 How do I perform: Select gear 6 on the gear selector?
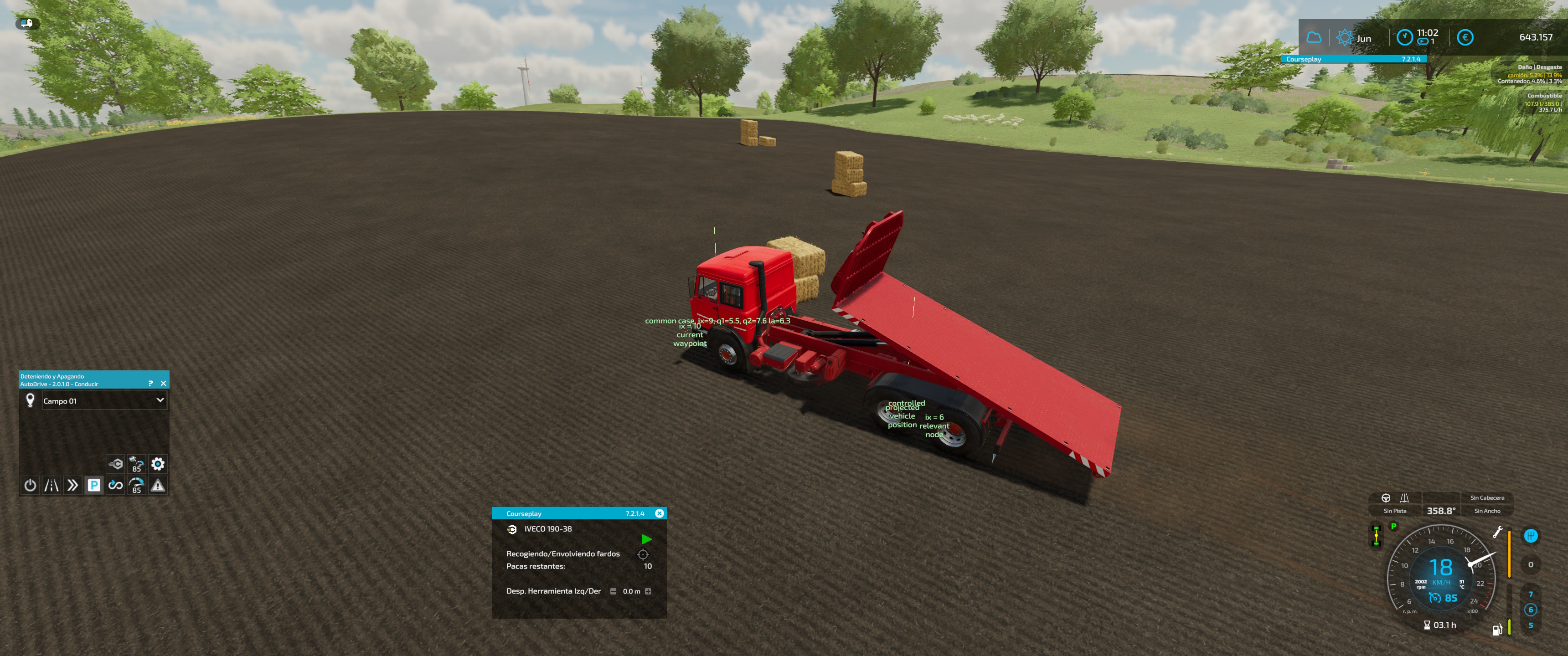click(x=1531, y=609)
